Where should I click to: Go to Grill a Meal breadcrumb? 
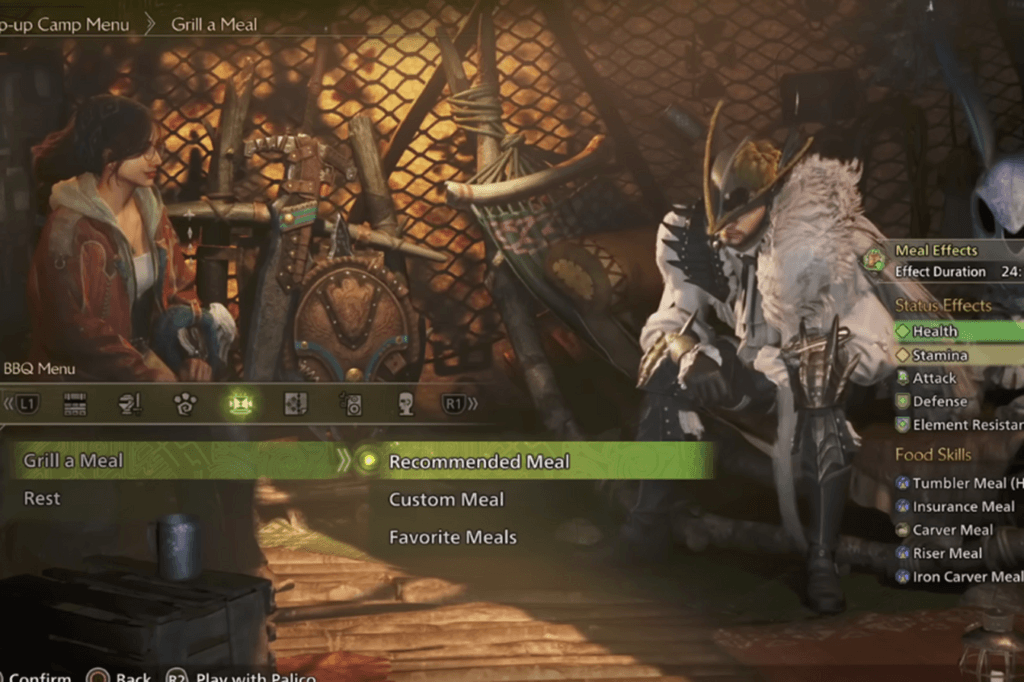tap(214, 23)
